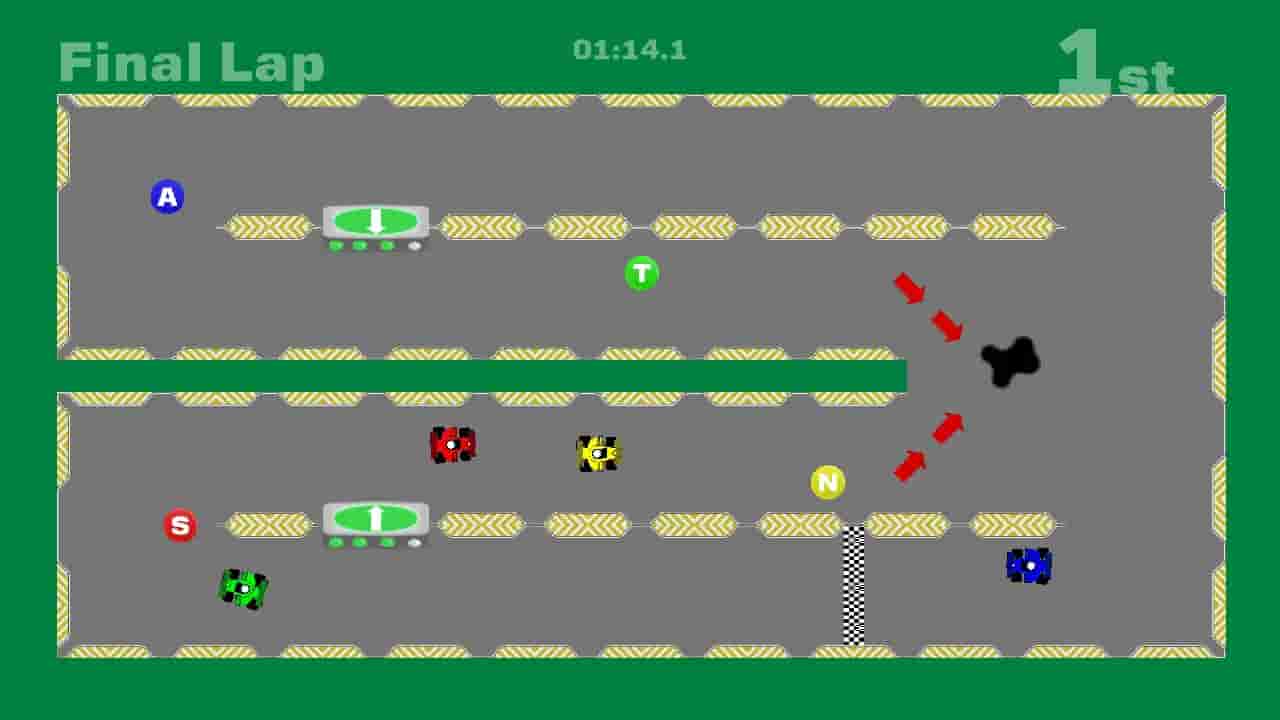Screen dimensions: 1280x720
Task: Click the Final Lap banner text
Action: 191,62
